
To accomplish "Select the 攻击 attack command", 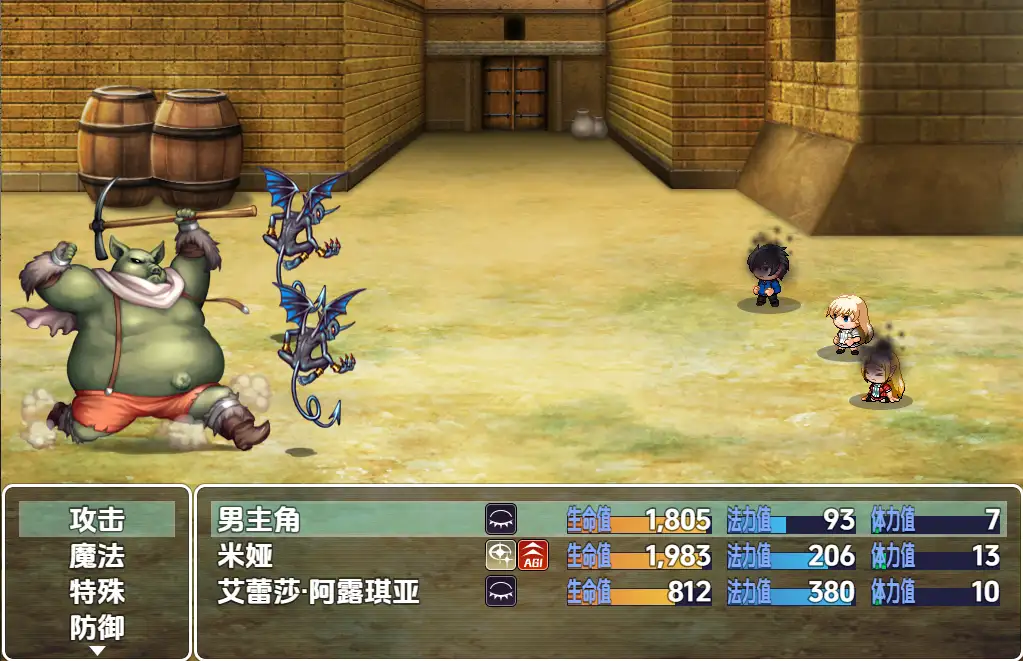I will [97, 519].
